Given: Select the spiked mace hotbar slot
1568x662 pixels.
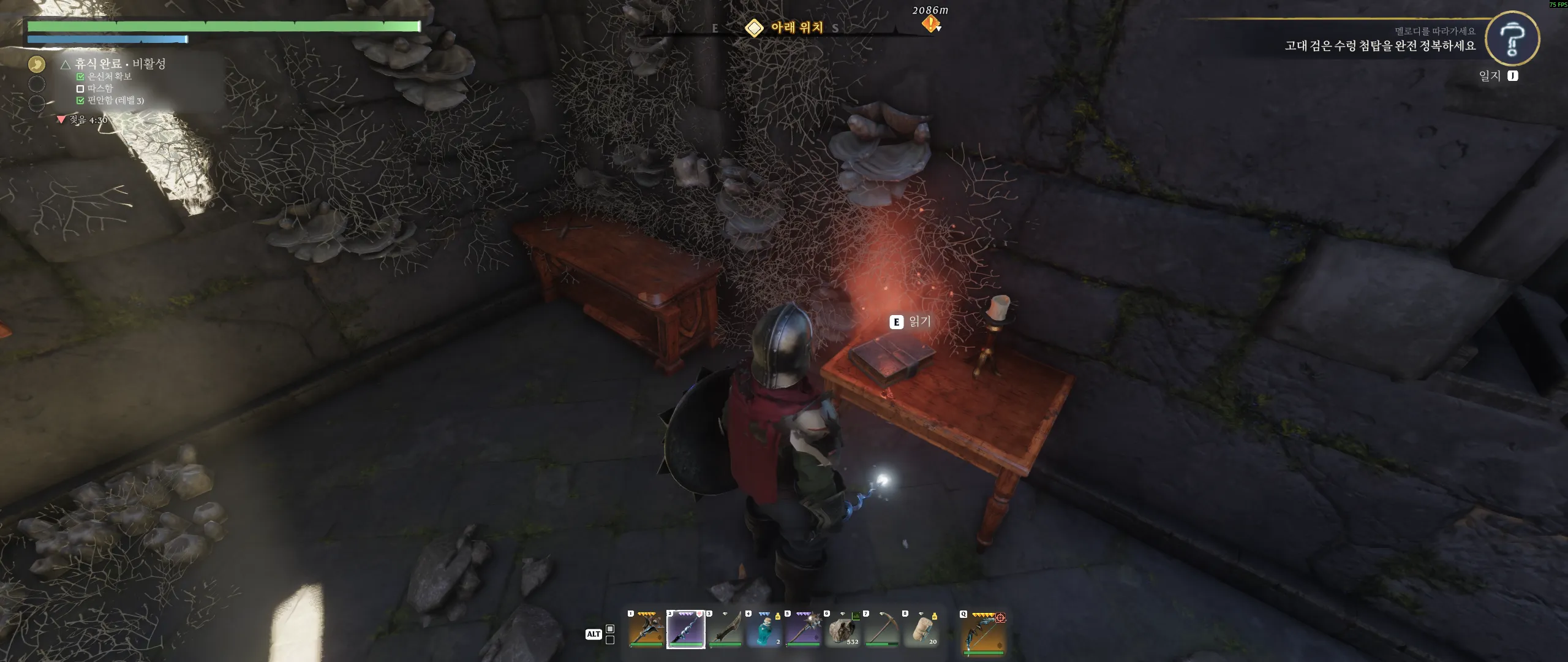Looking at the screenshot, I should (803, 630).
